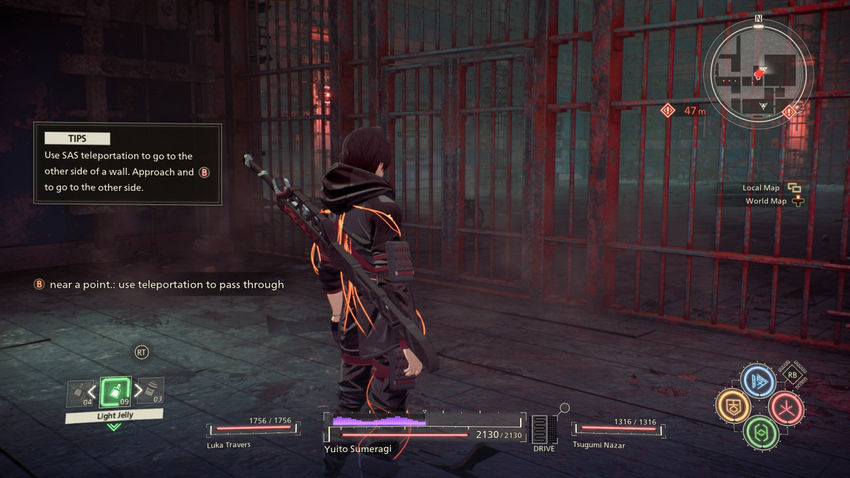Activate the red SAS ability icon

click(x=785, y=406)
